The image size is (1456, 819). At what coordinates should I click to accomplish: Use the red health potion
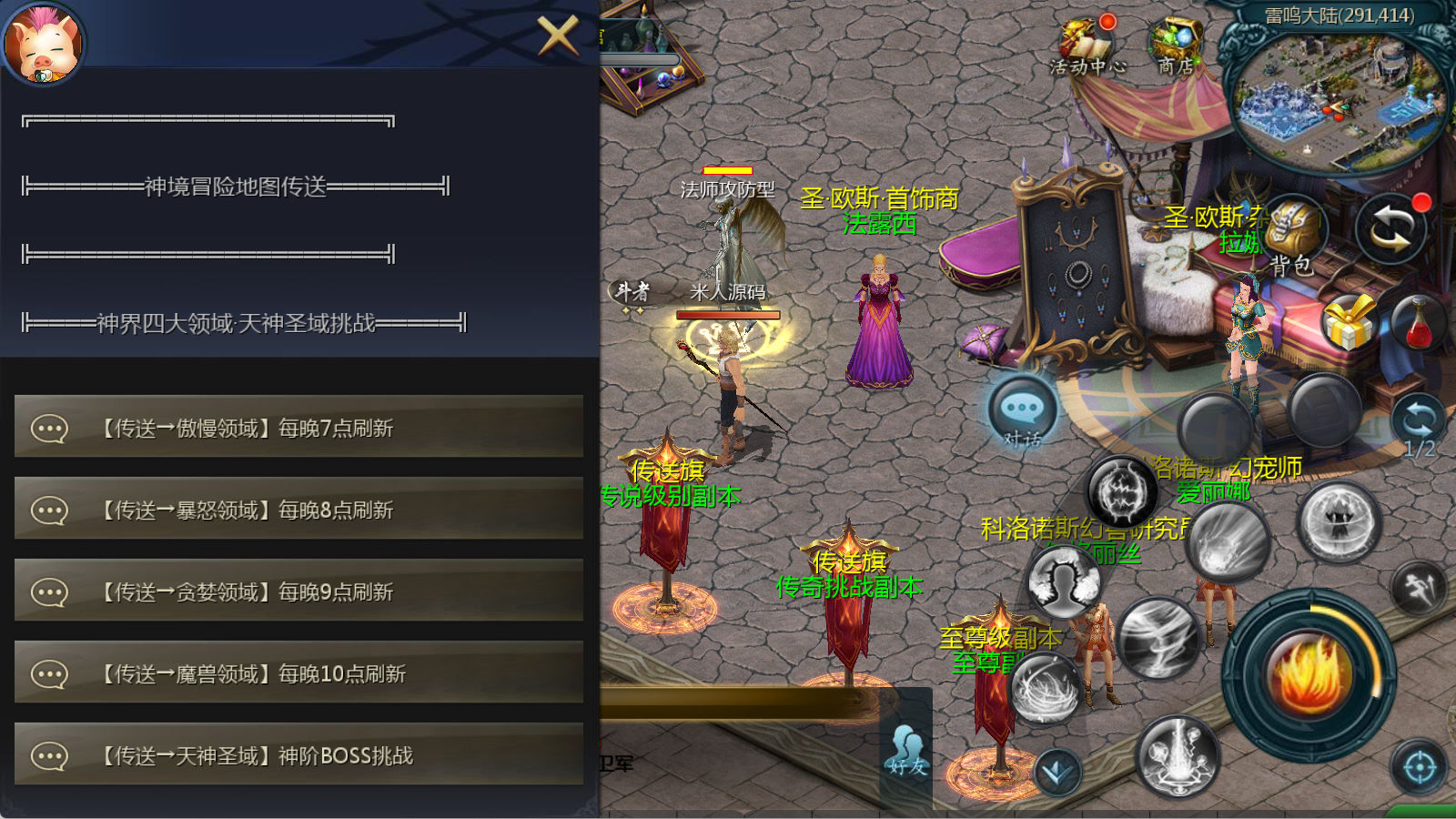click(x=1418, y=322)
